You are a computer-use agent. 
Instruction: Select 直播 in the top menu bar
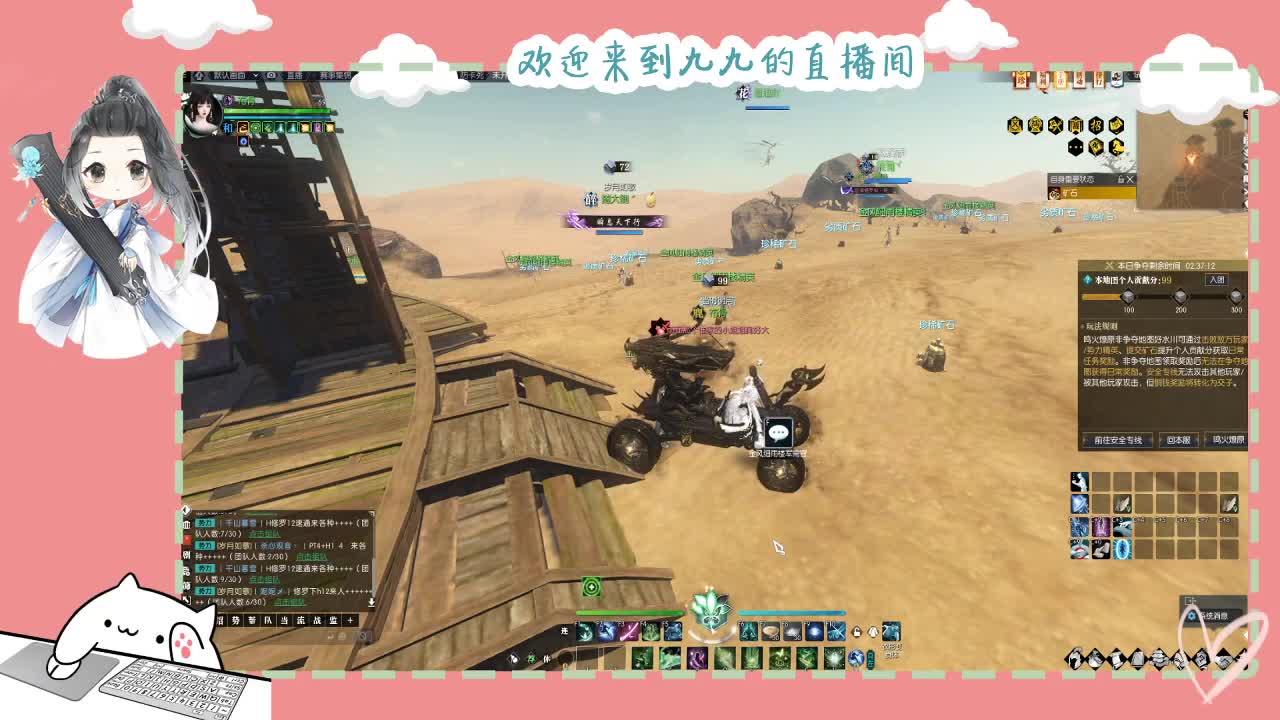(293, 75)
